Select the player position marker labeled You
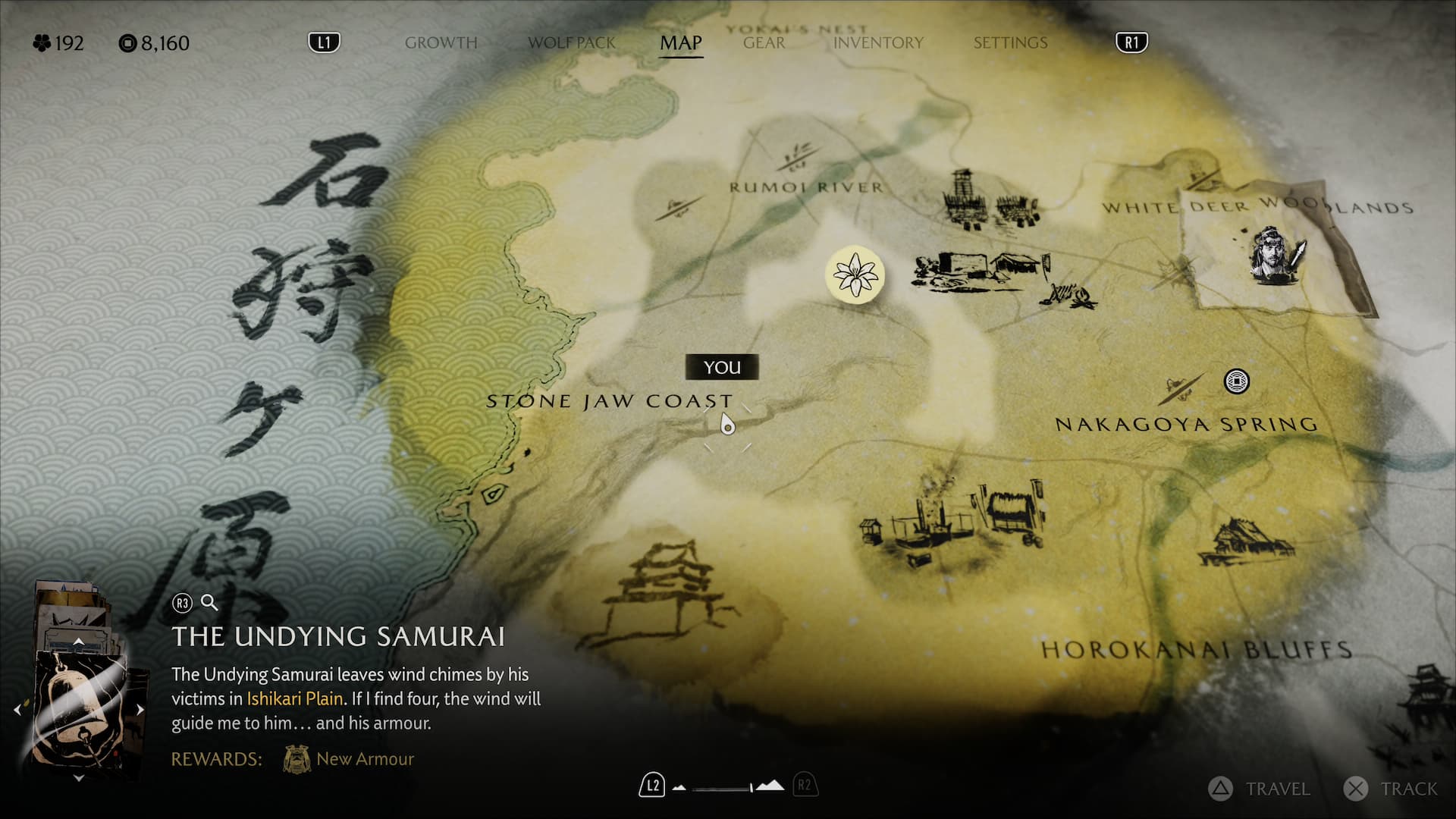Screen dimensions: 1456x819 pyautogui.click(x=727, y=425)
